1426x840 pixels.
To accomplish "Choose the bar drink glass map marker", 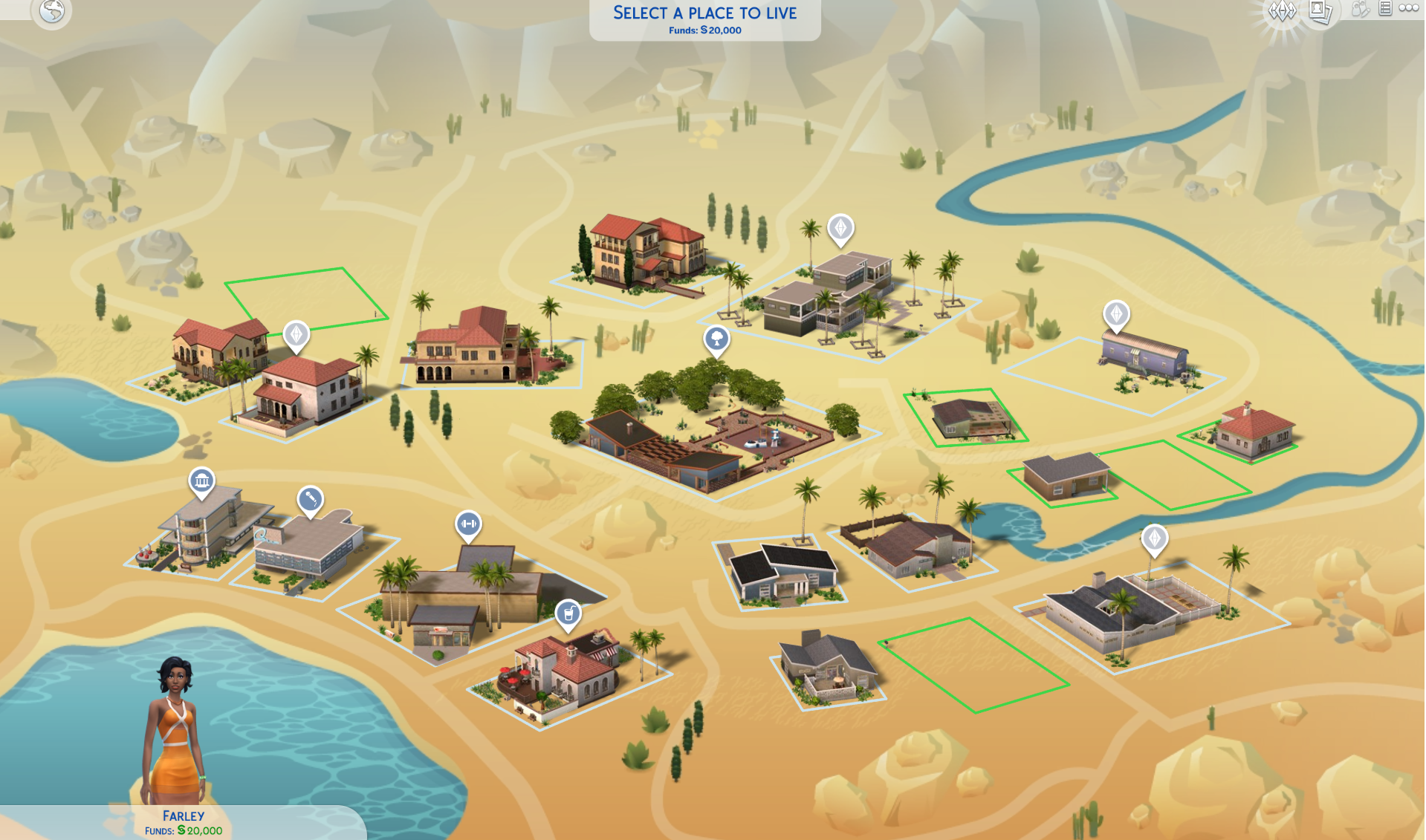I will (x=568, y=613).
